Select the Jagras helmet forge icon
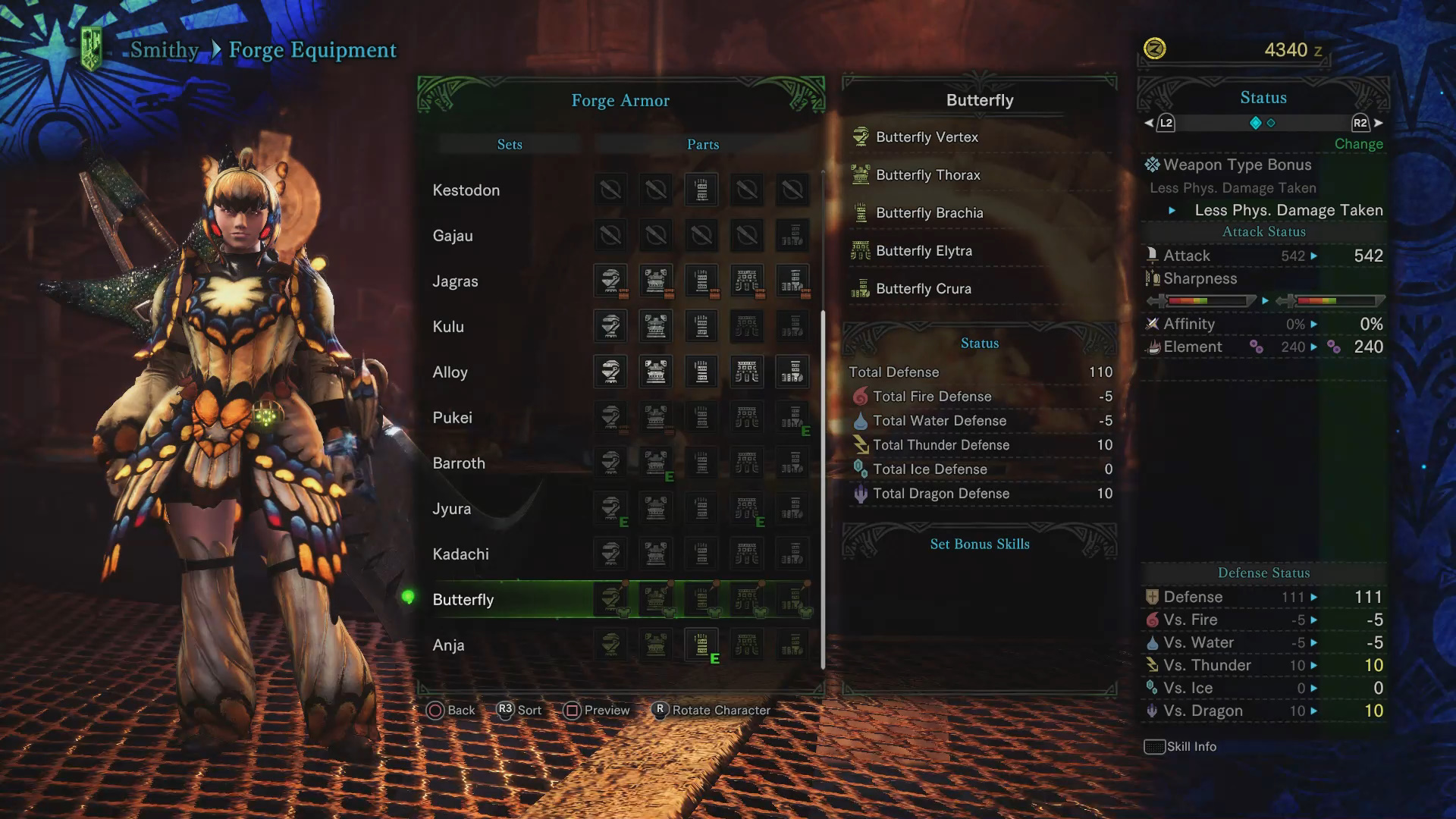The width and height of the screenshot is (1456, 819). (x=610, y=281)
